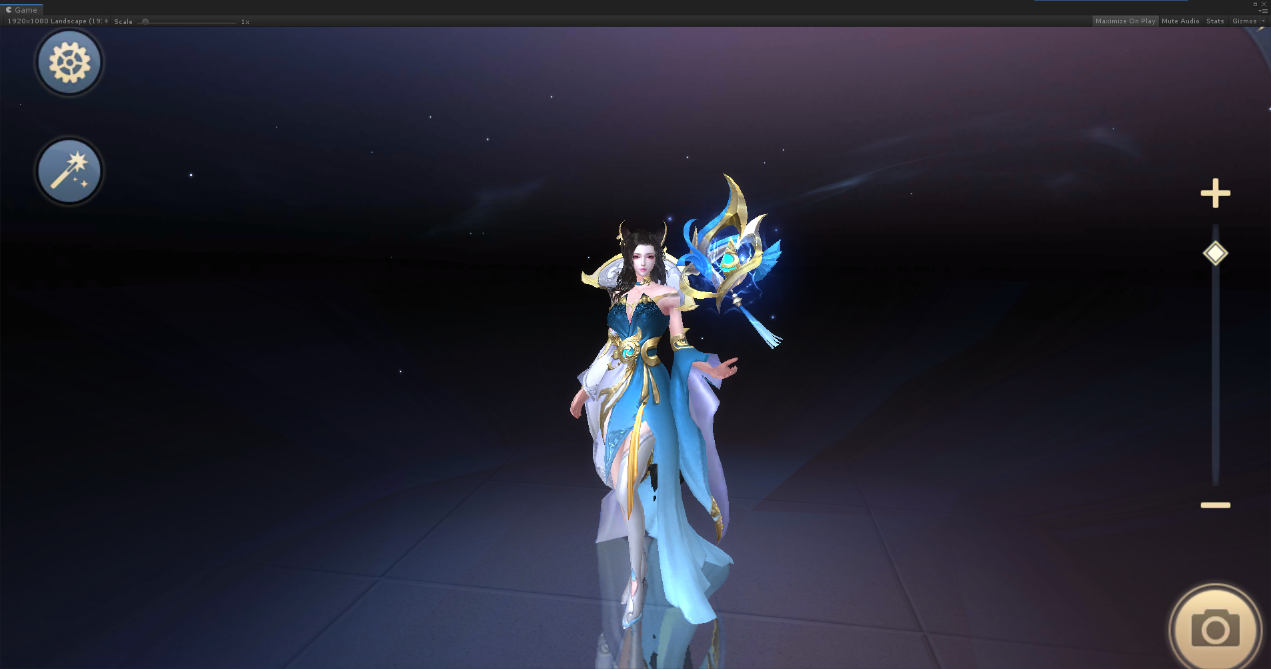Open the gear settings button
The width and height of the screenshot is (1271, 669).
69,63
